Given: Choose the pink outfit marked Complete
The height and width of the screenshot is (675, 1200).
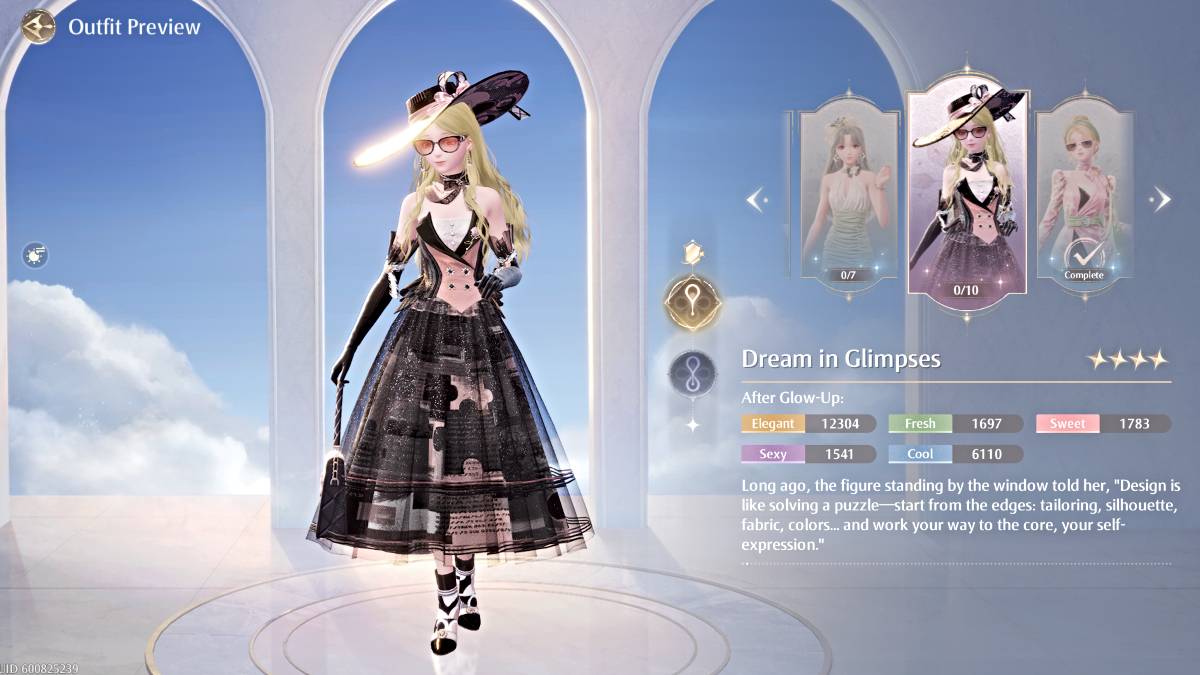Looking at the screenshot, I should pyautogui.click(x=1084, y=195).
